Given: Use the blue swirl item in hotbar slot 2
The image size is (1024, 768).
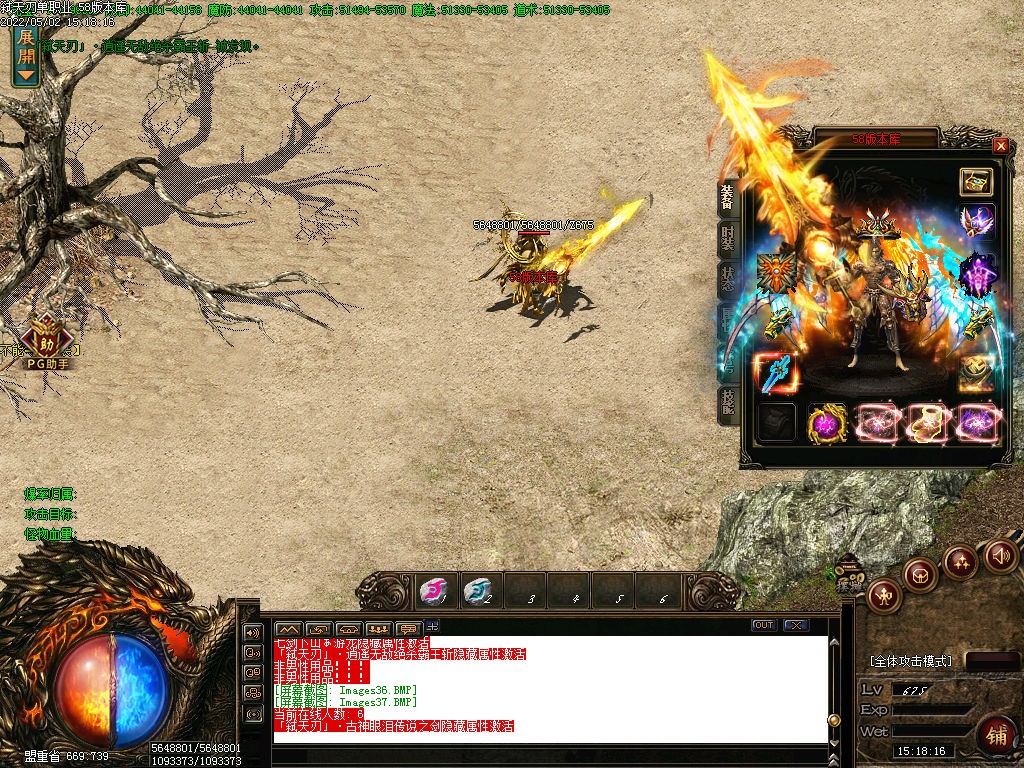Looking at the screenshot, I should pyautogui.click(x=478, y=591).
